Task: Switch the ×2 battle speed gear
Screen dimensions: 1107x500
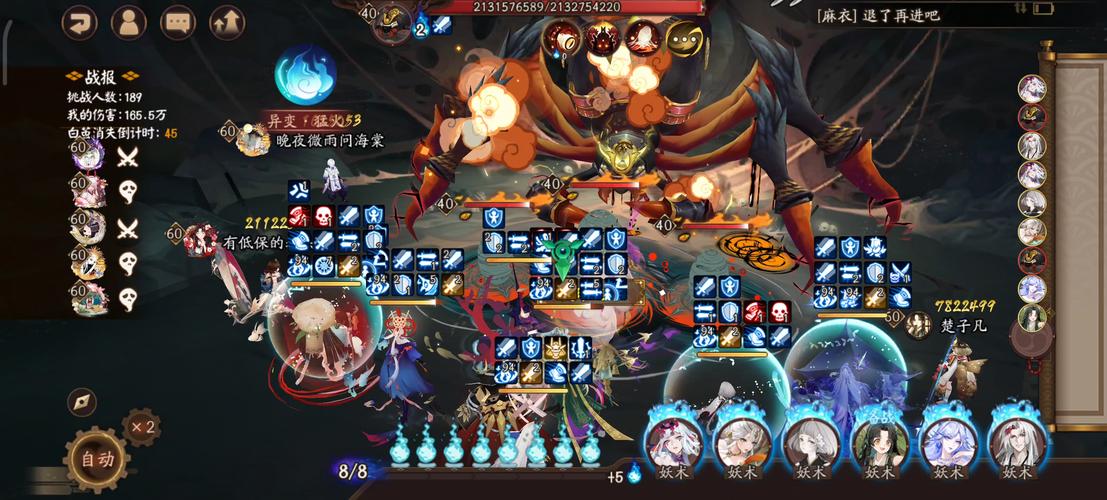Action: pyautogui.click(x=141, y=427)
